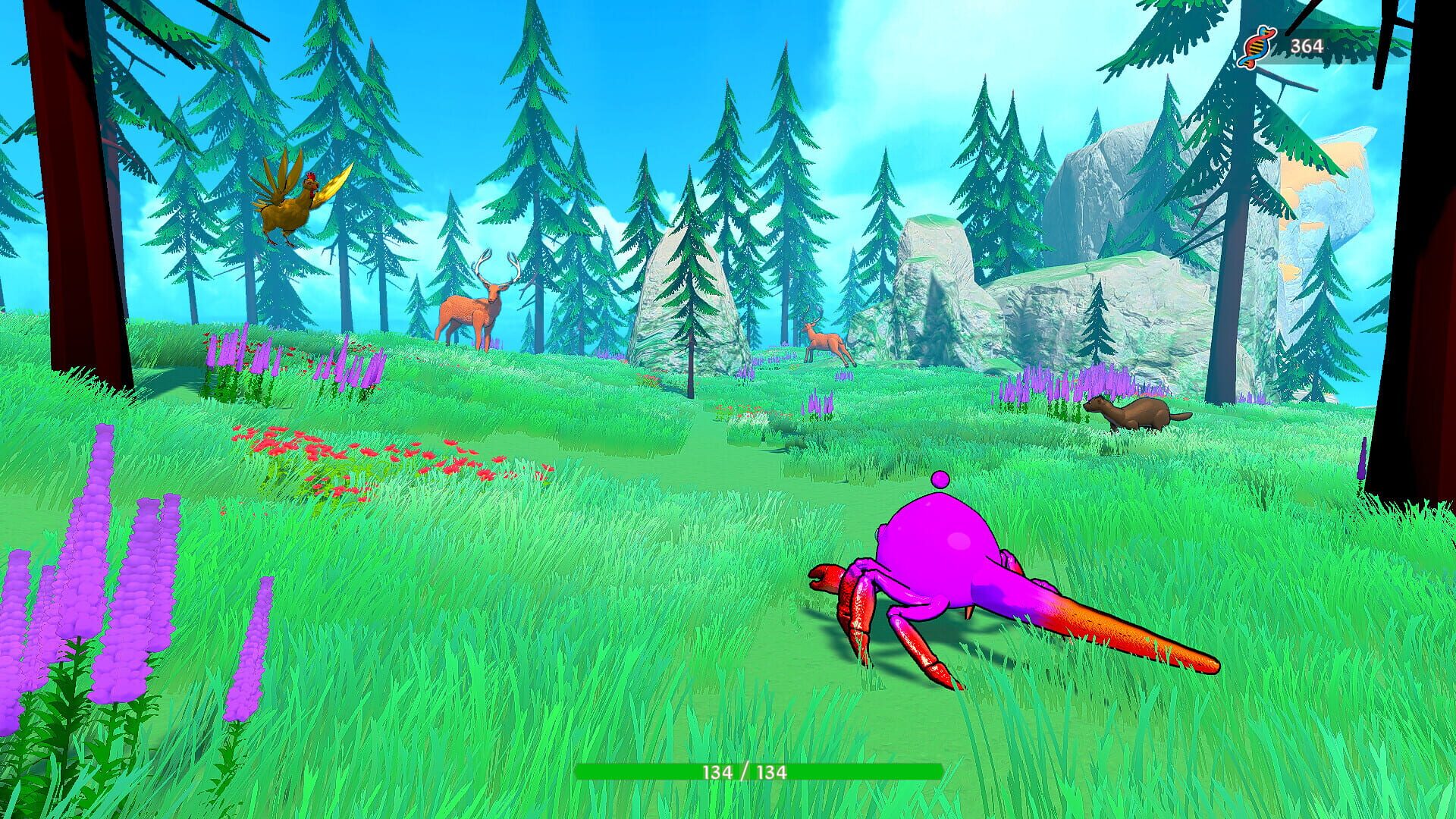
Task: Click the DNA strand currency icon
Action: pyautogui.click(x=1257, y=45)
